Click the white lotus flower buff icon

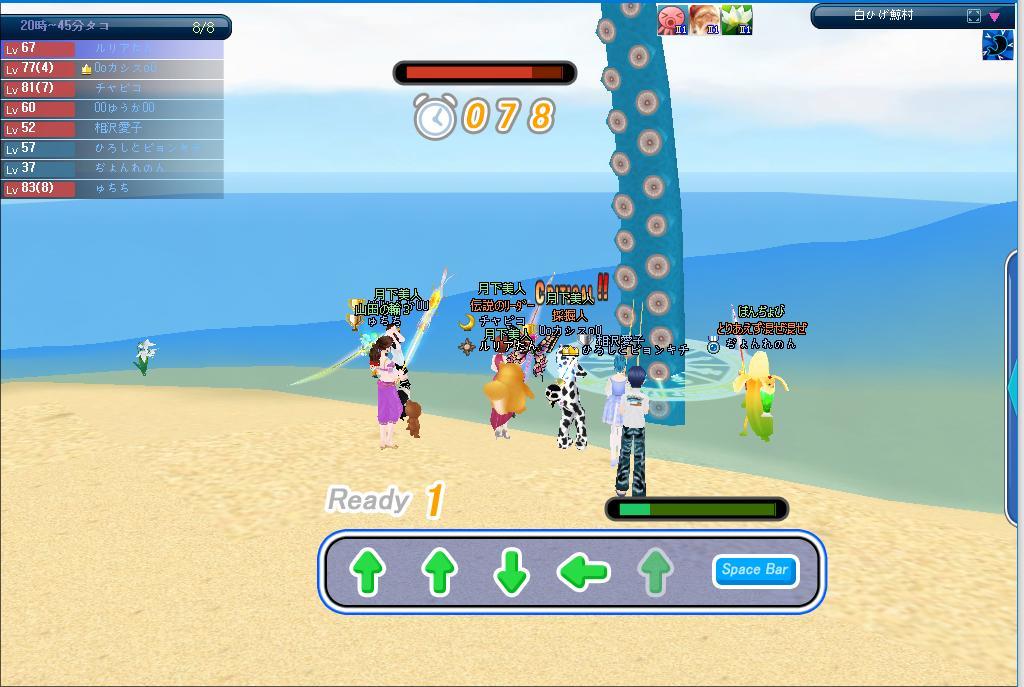click(736, 20)
